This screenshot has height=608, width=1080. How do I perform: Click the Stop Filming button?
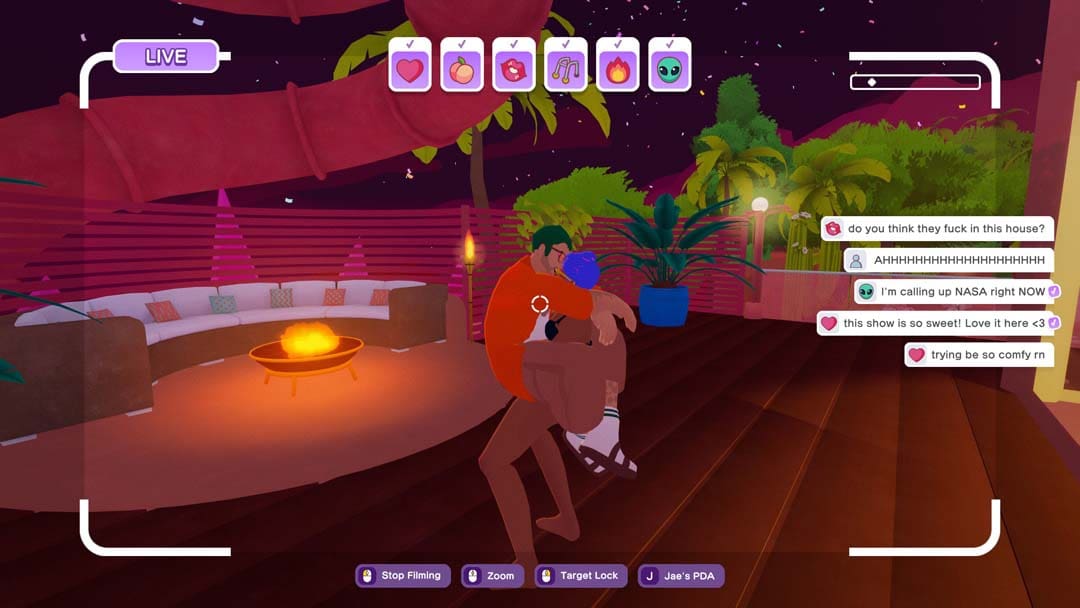point(403,576)
